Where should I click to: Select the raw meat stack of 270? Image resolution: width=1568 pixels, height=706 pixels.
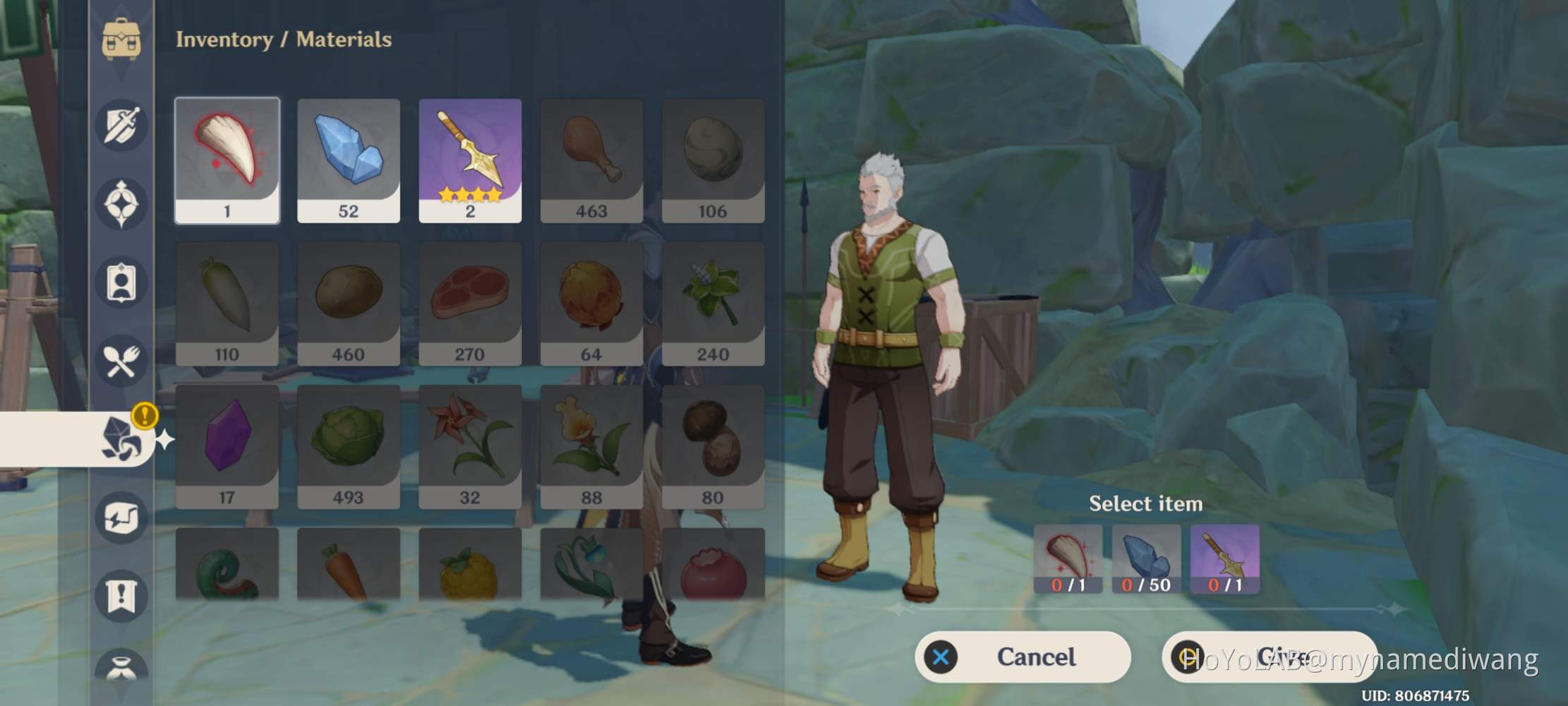click(x=470, y=304)
